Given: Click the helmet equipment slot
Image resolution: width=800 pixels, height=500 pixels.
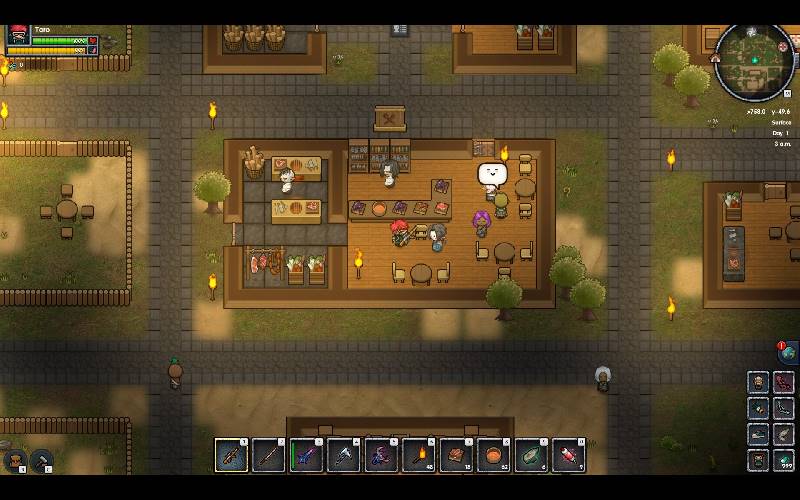Looking at the screenshot, I should [759, 383].
